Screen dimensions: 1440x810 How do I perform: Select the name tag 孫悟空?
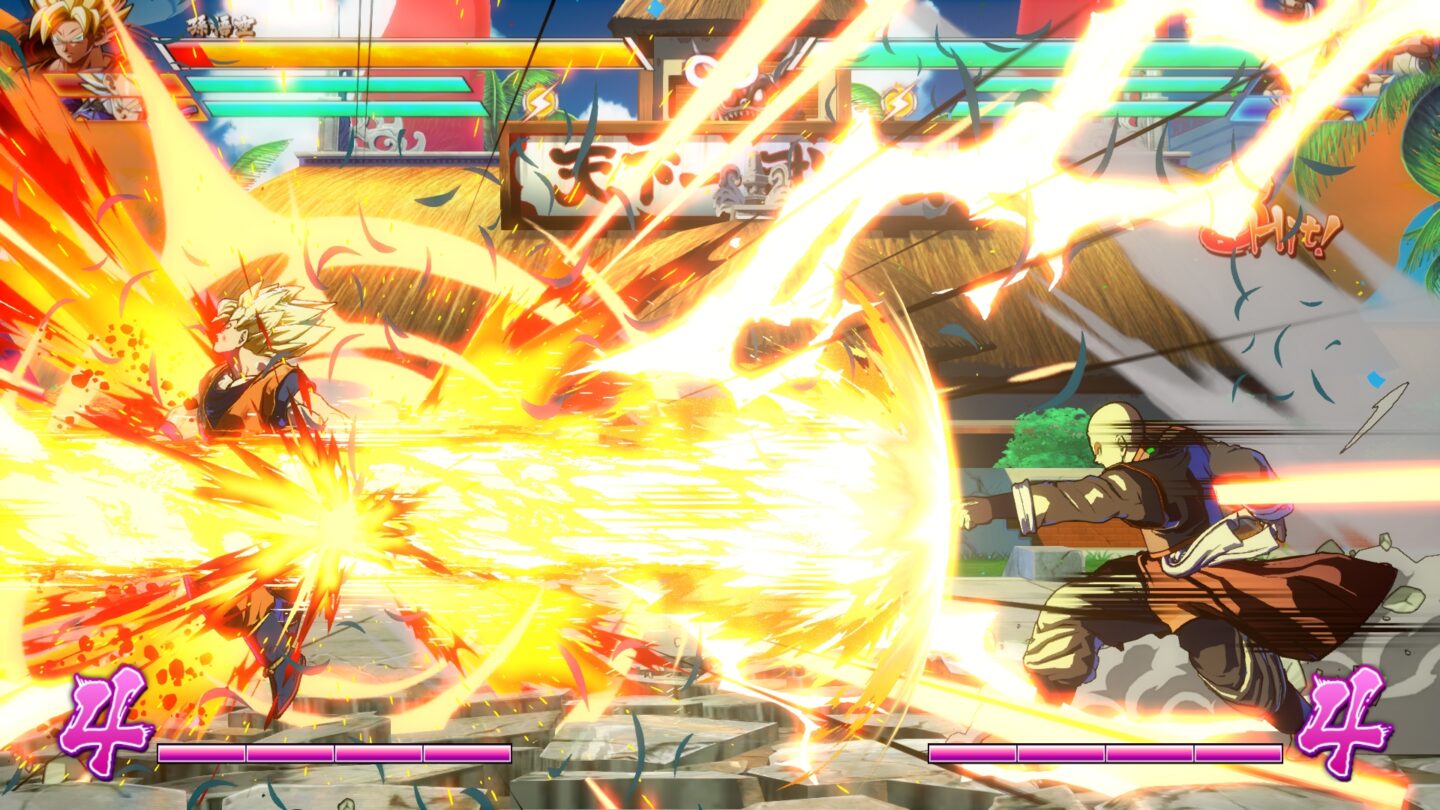(x=215, y=28)
